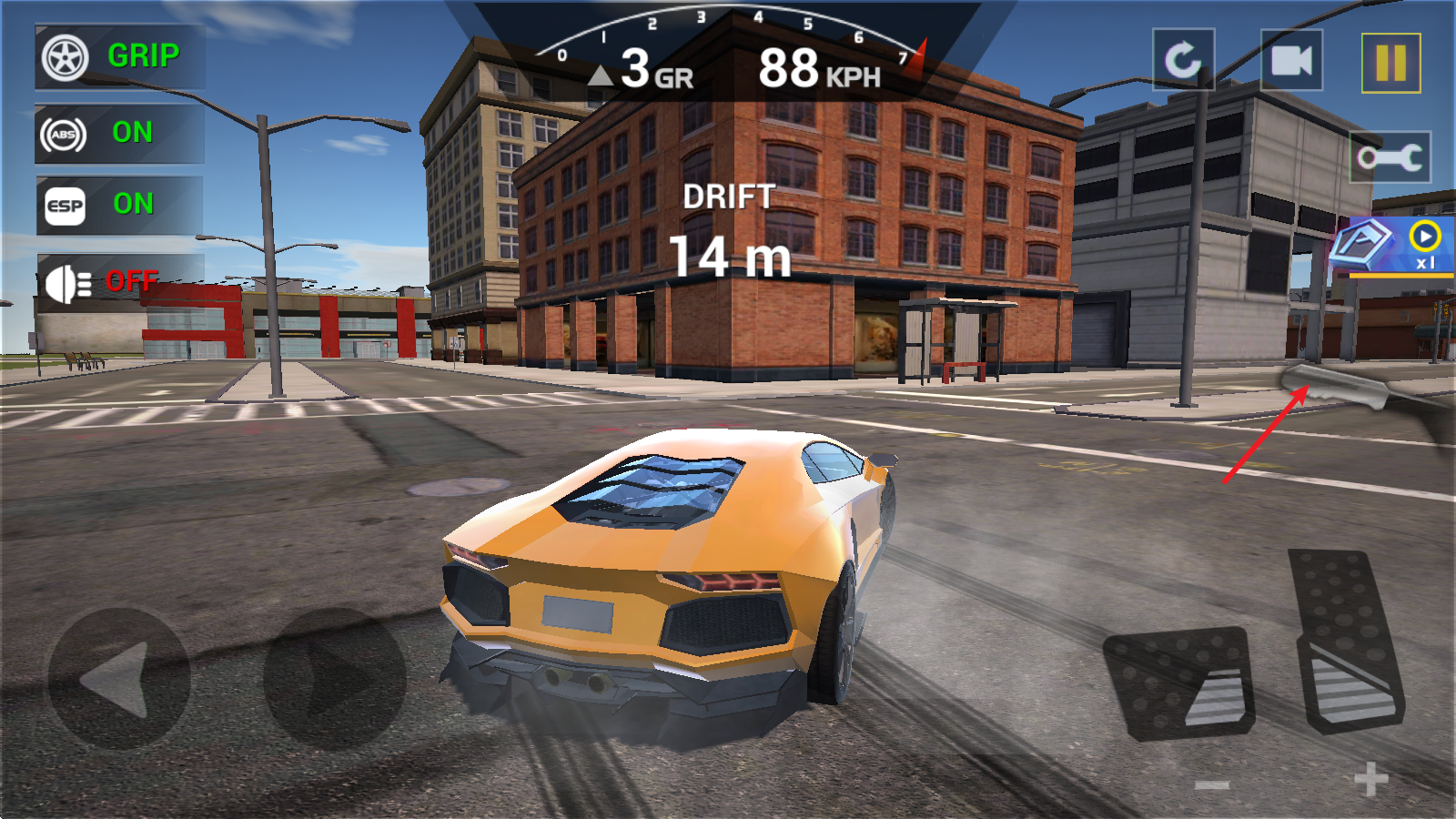This screenshot has width=1456, height=819.
Task: Shift up with the plus button
Action: [x=1370, y=780]
